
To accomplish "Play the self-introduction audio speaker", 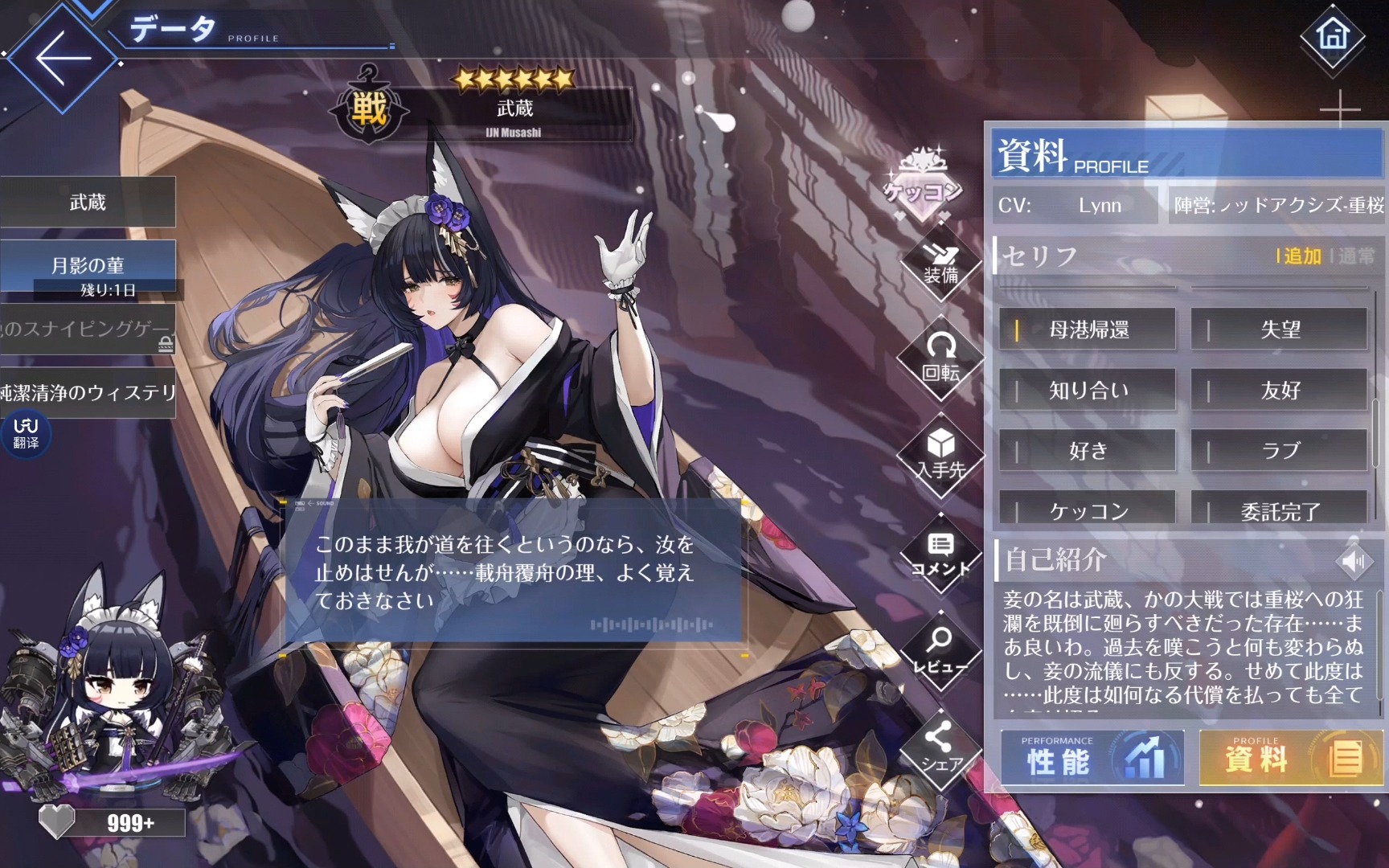I will coord(1354,560).
